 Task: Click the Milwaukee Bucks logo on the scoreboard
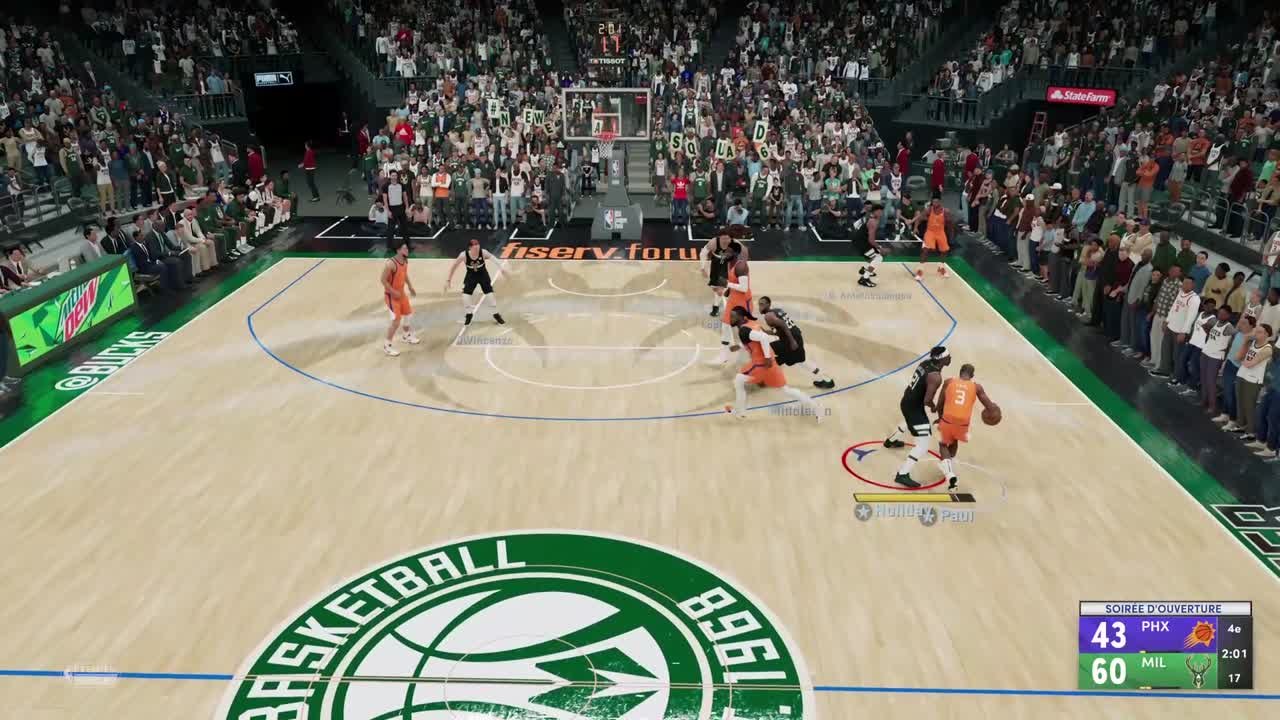tap(1197, 670)
